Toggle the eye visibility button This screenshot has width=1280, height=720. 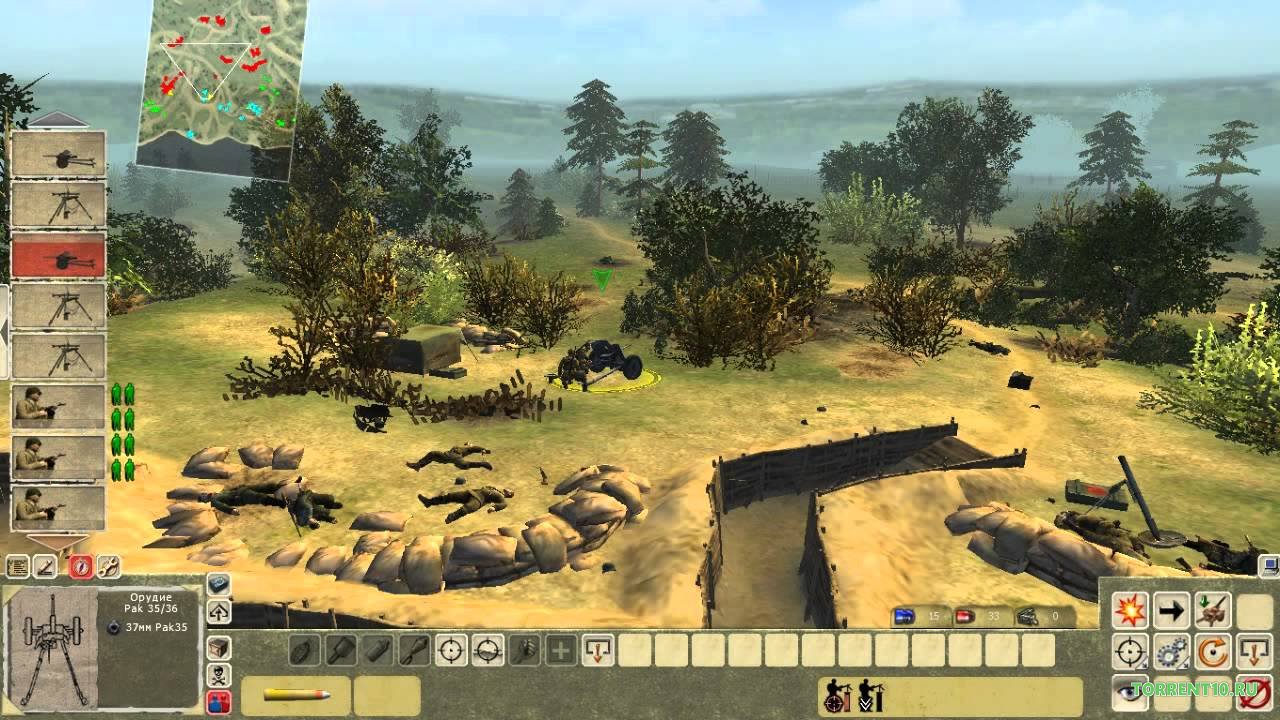[x=1130, y=693]
